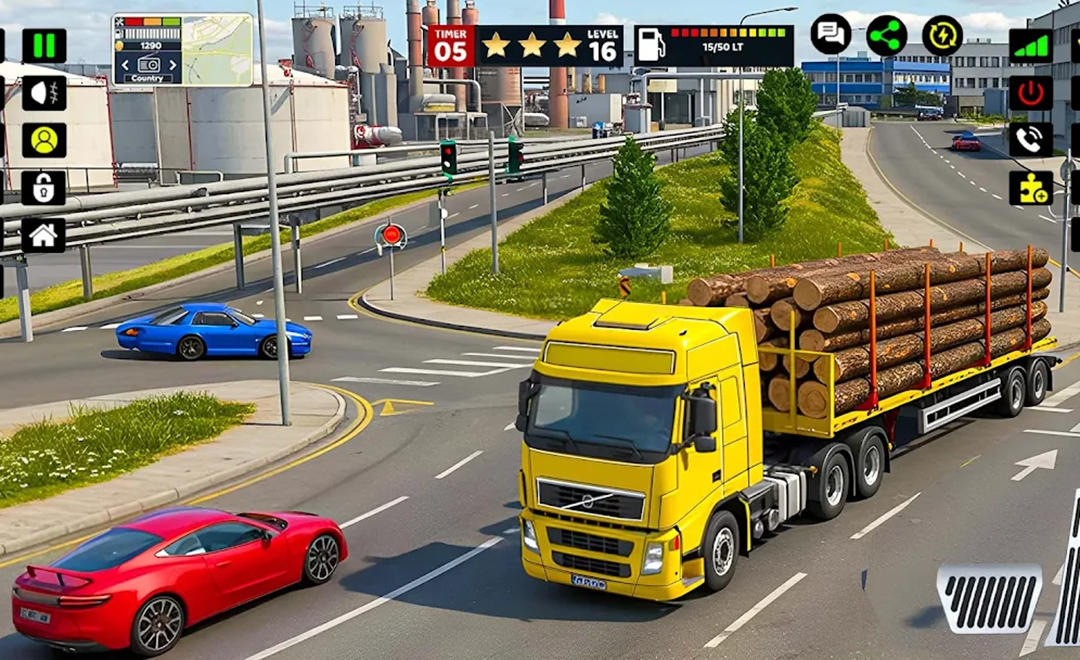This screenshot has width=1080, height=660.
Task: Return to the home menu
Action: pos(44,235)
